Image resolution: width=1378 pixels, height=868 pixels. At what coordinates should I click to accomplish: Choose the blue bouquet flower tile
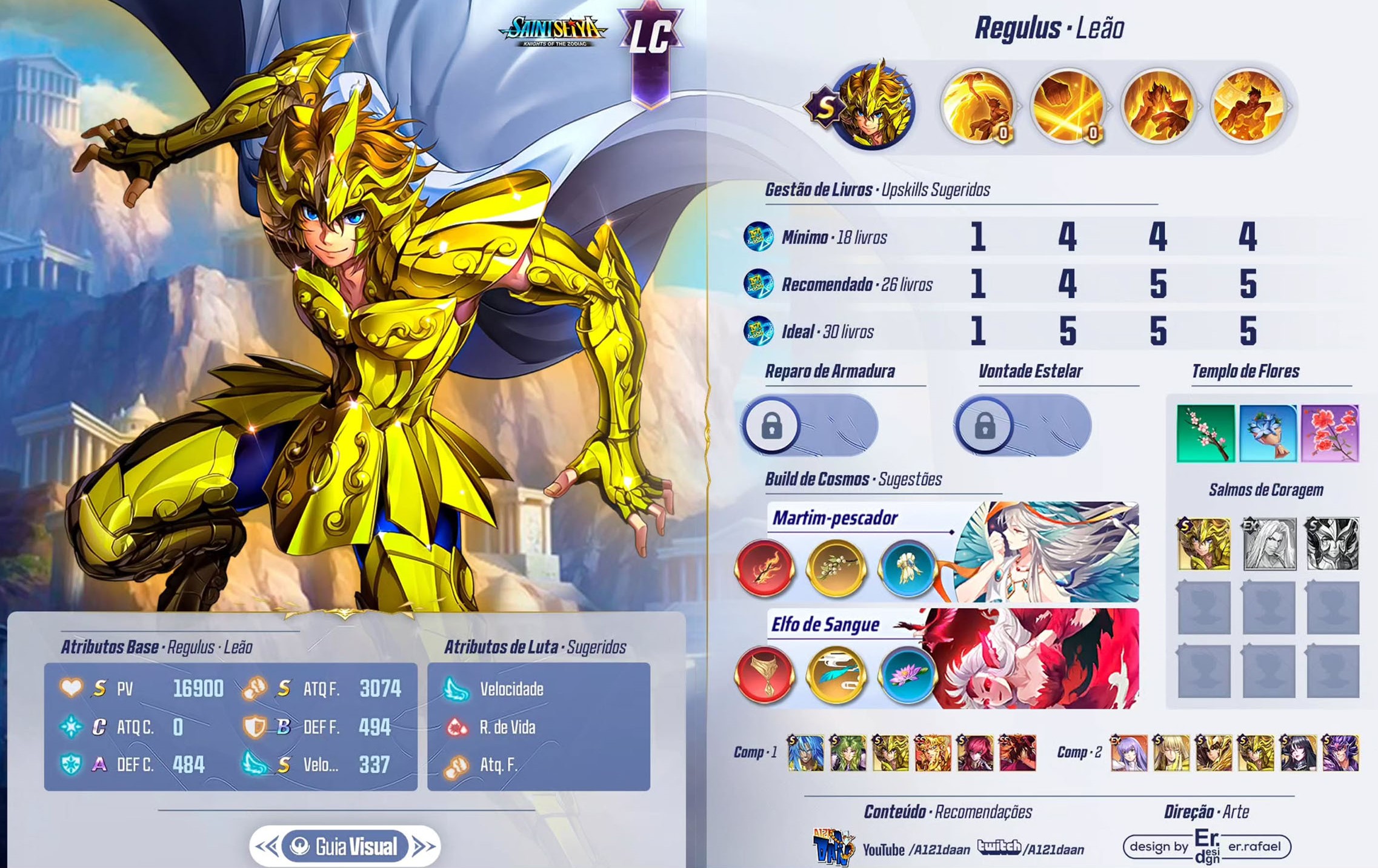click(x=1268, y=434)
